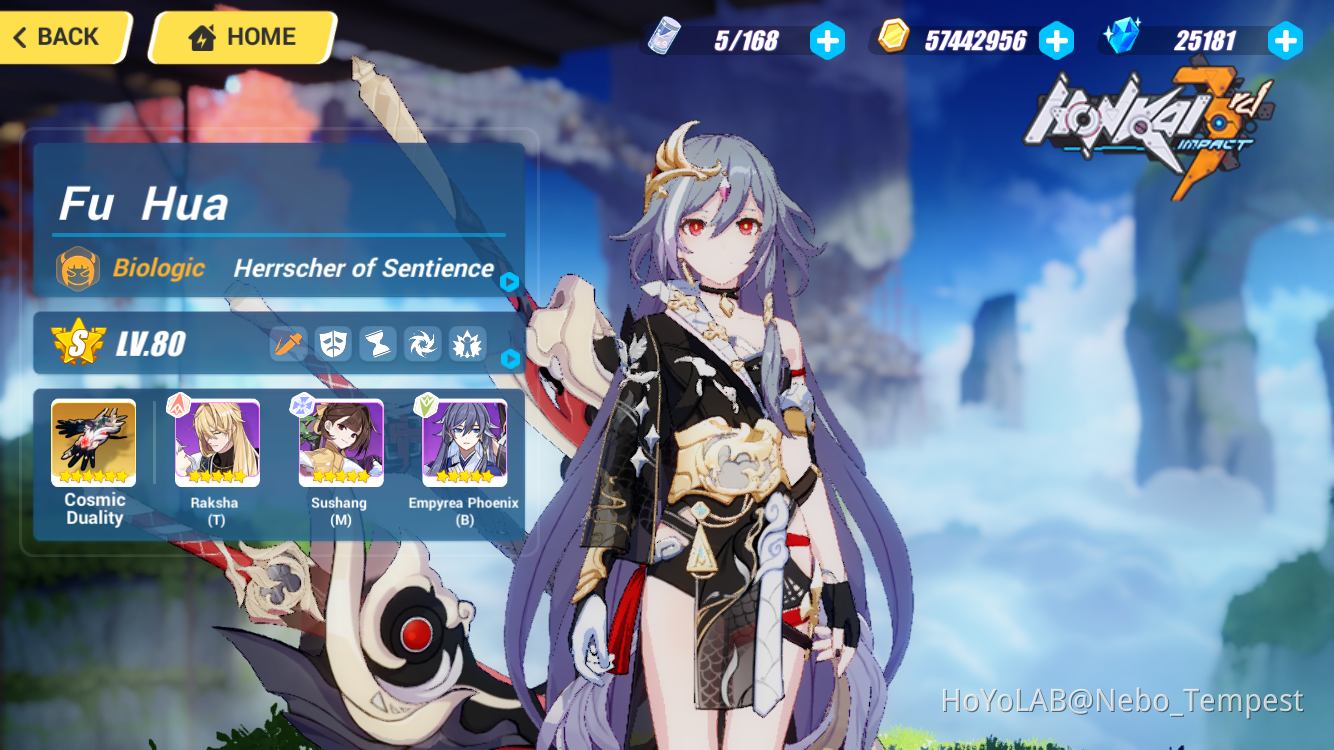Select the Raksha (T) stigmata
Image resolution: width=1334 pixels, height=750 pixels.
(216, 443)
